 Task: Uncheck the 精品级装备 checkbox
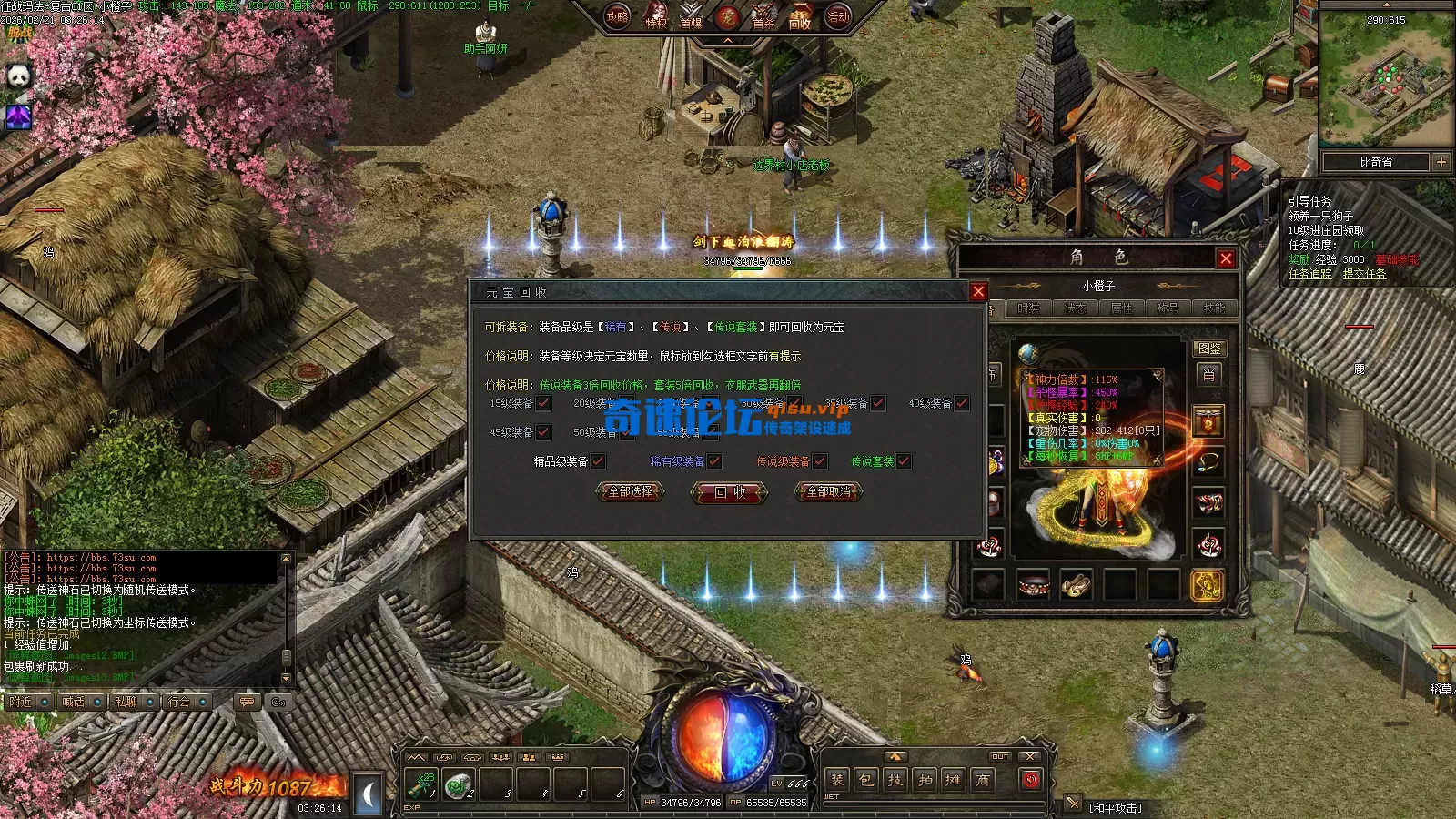coord(598,461)
